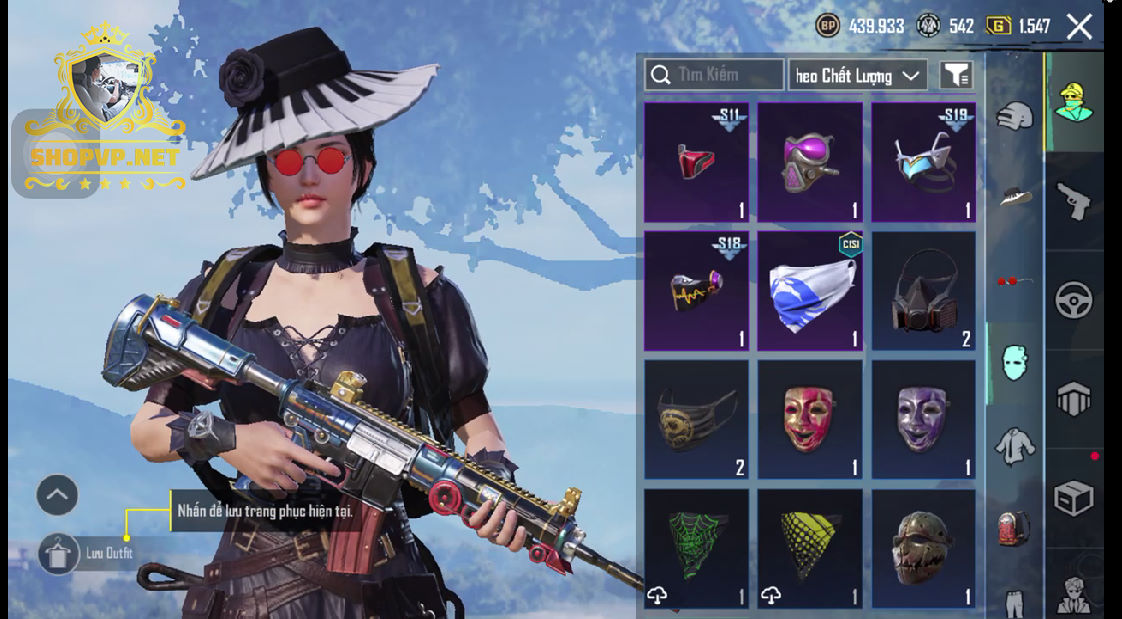The width and height of the screenshot is (1122, 619).
Task: Select the purple visor helmet mask
Action: click(x=809, y=162)
